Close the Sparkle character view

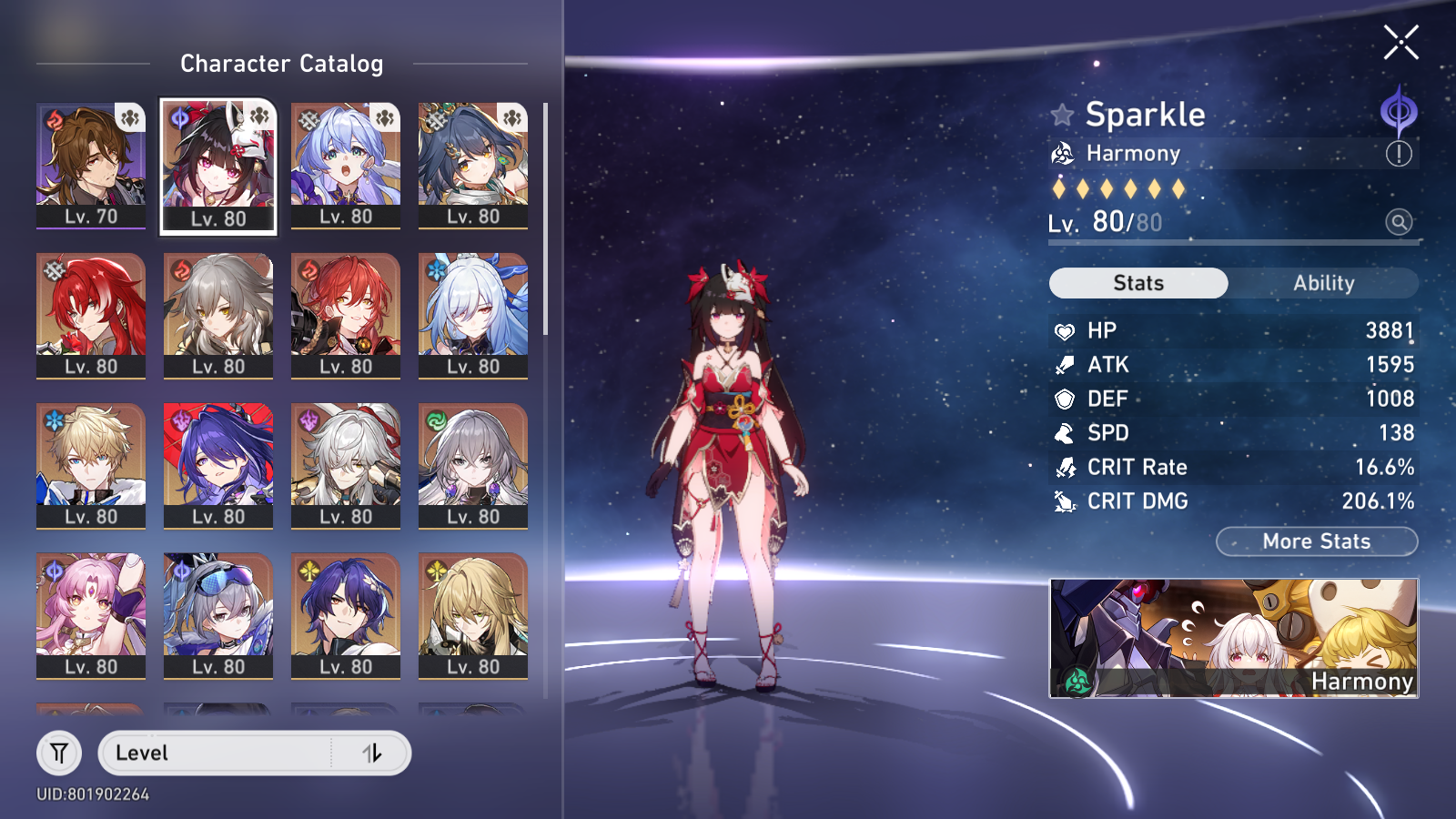pyautogui.click(x=1401, y=43)
